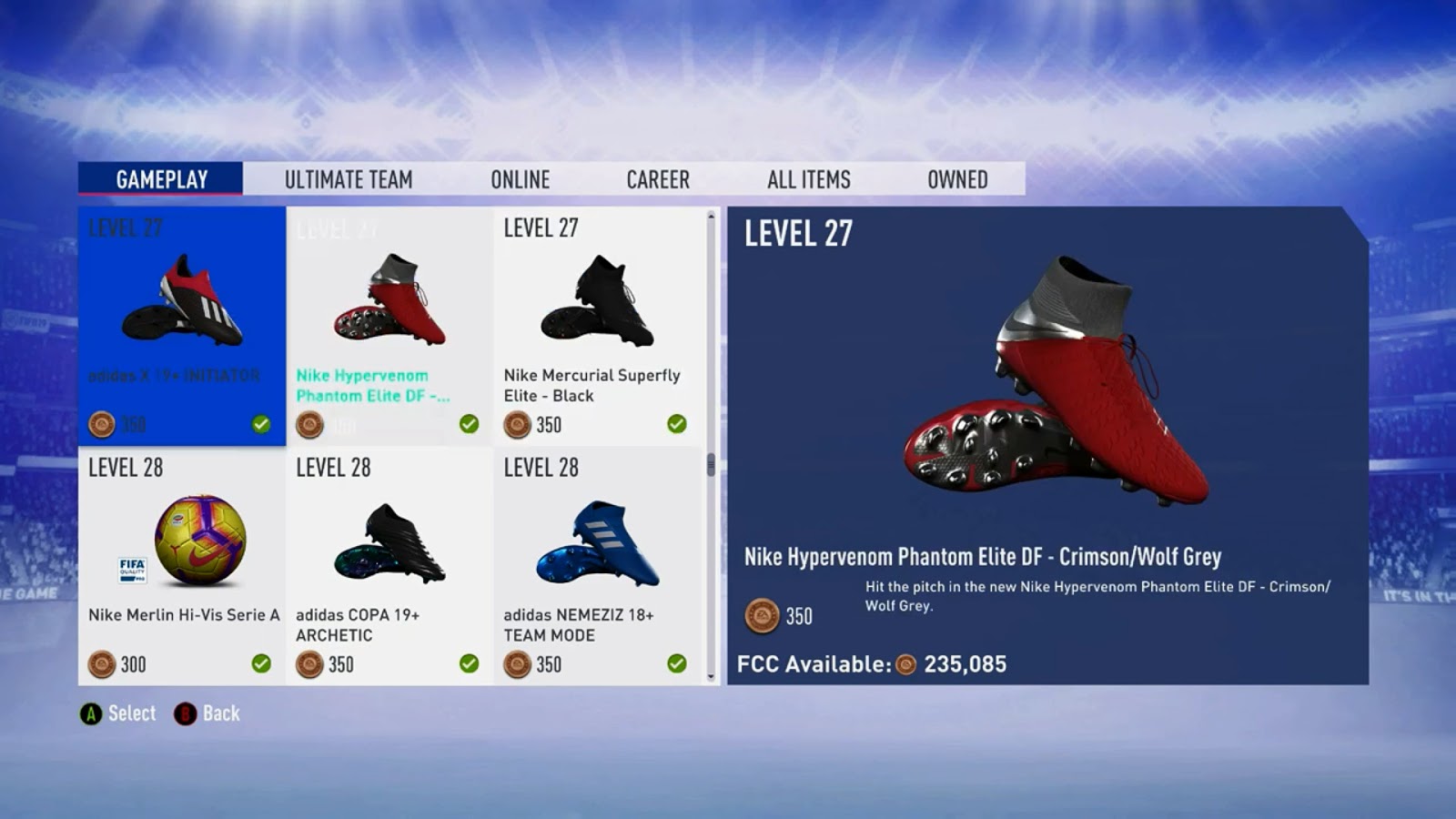1456x819 pixels.
Task: Switch to the ULTIMATE TEAM tab
Action: 349,179
